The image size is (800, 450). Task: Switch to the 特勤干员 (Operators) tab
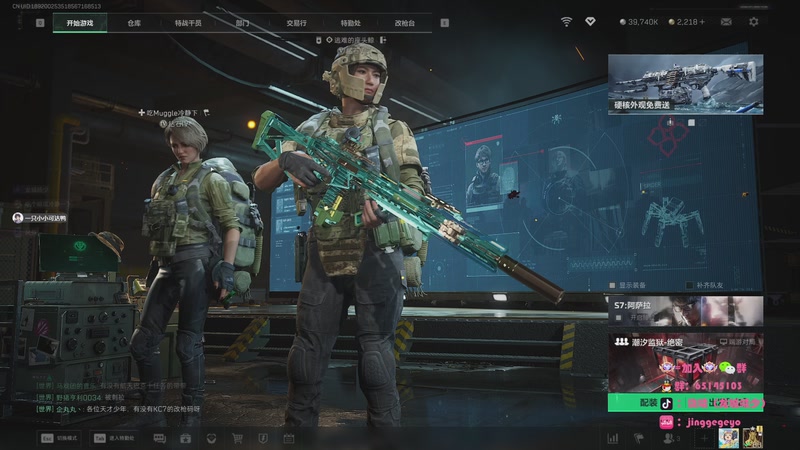click(x=187, y=22)
